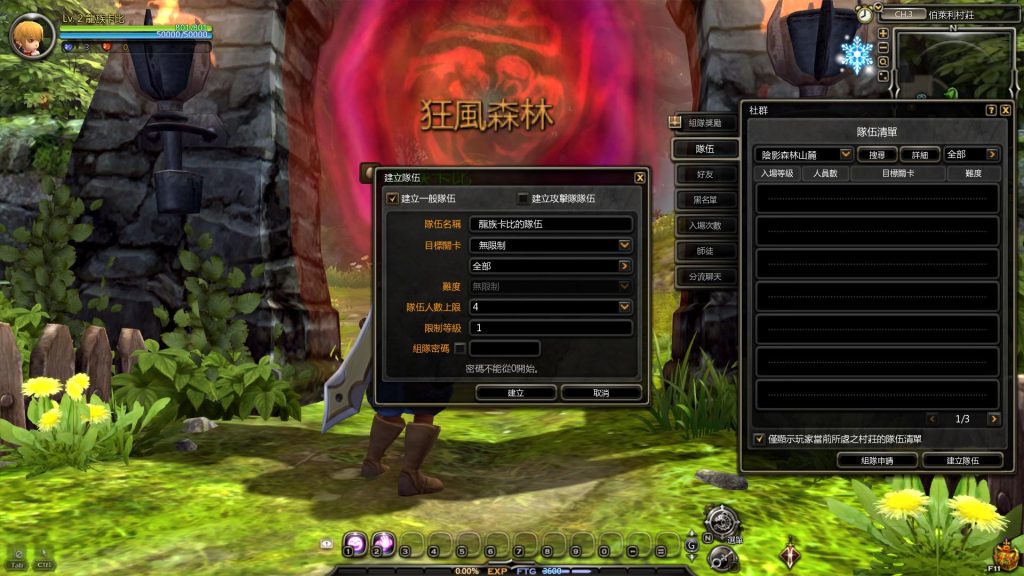Click the 搜尋 search button
This screenshot has height=576, width=1024.
(x=877, y=155)
